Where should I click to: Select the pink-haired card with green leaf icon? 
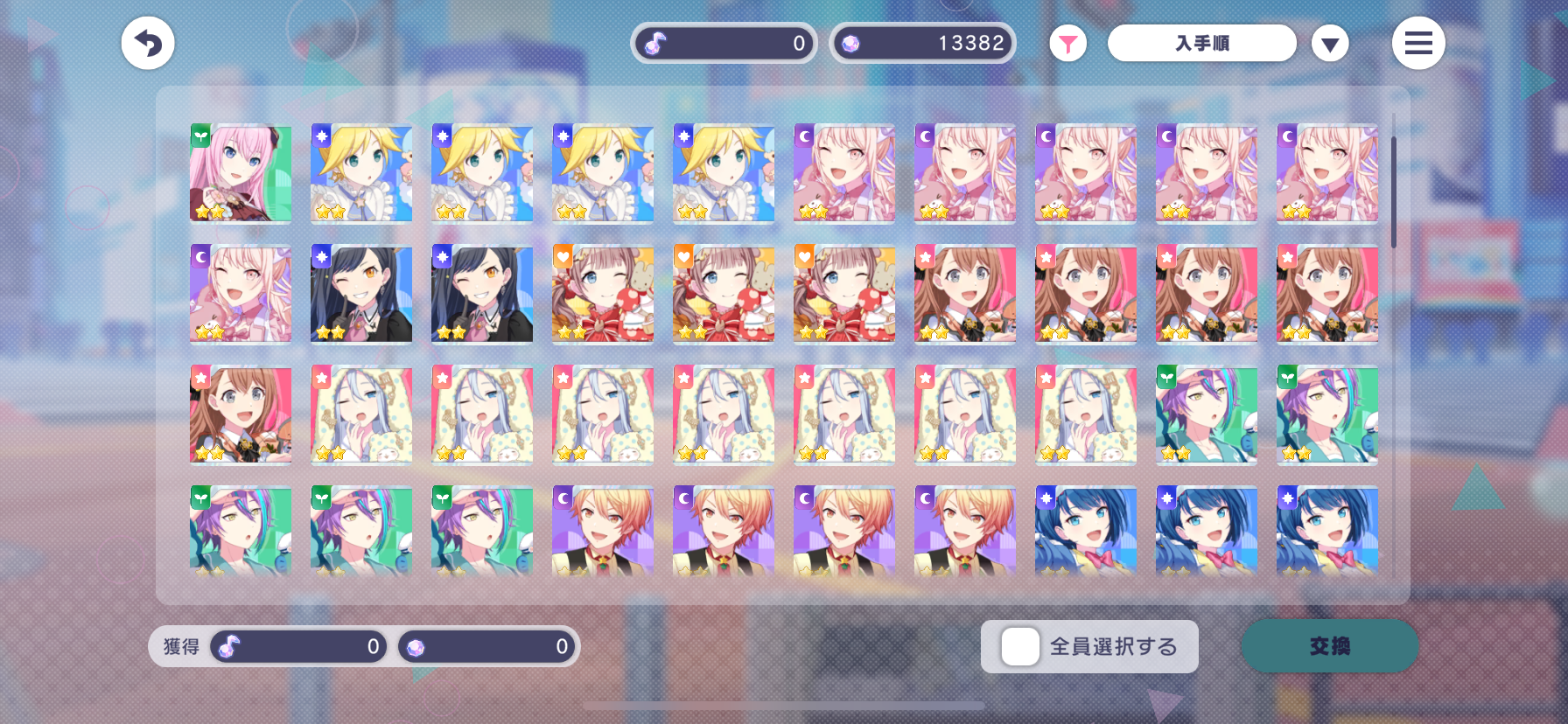click(241, 172)
